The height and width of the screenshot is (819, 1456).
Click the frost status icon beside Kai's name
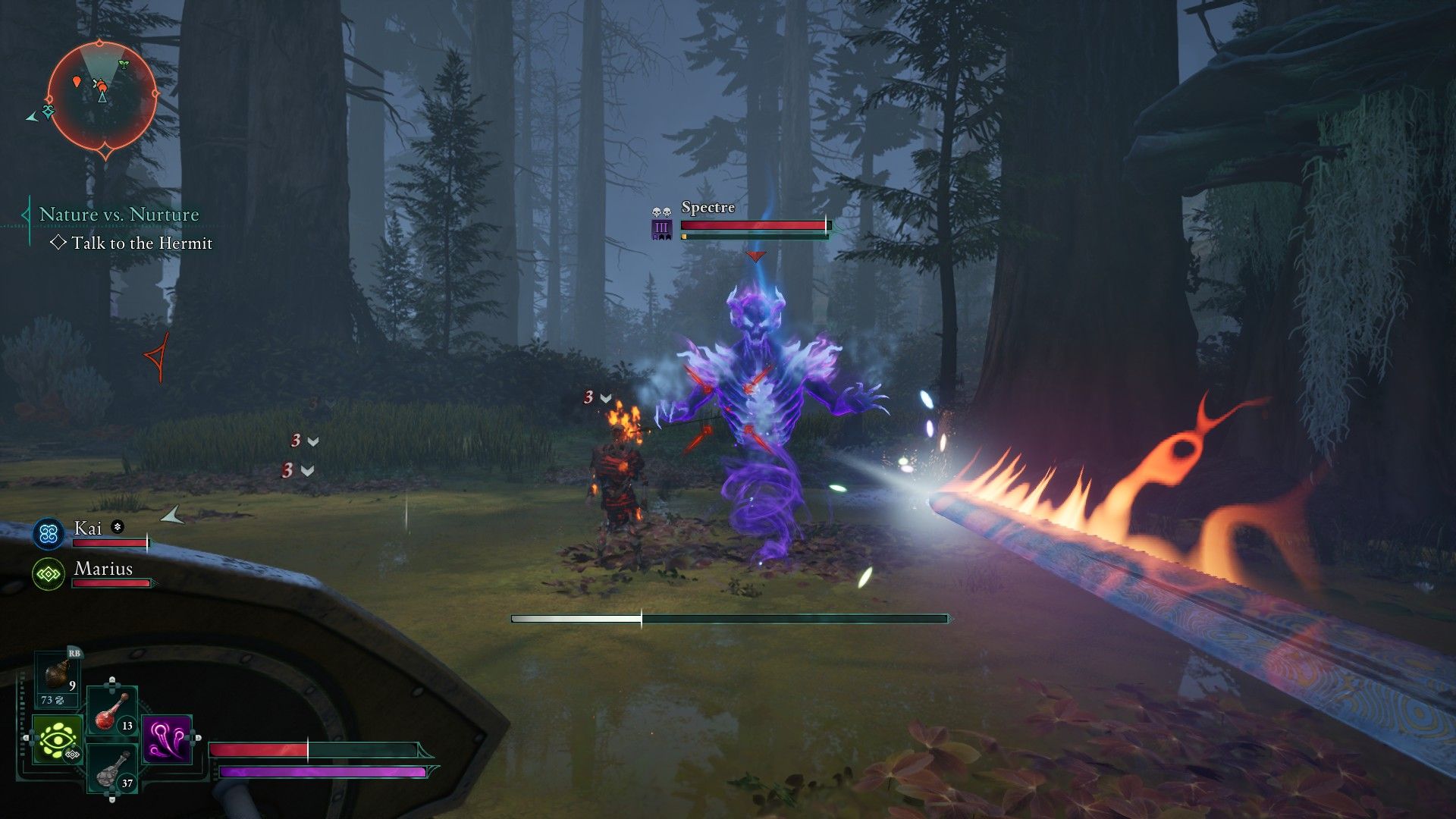116,528
